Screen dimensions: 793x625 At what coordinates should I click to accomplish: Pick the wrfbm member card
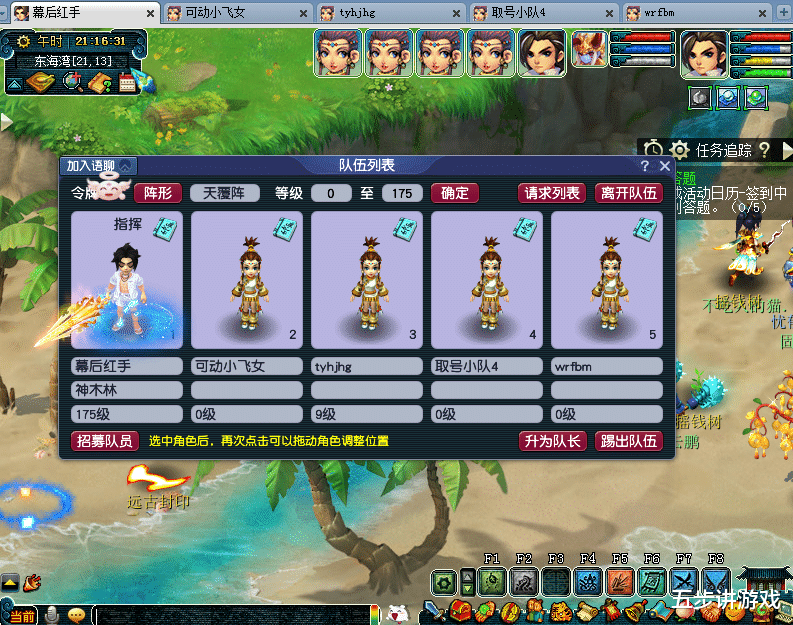(607, 279)
